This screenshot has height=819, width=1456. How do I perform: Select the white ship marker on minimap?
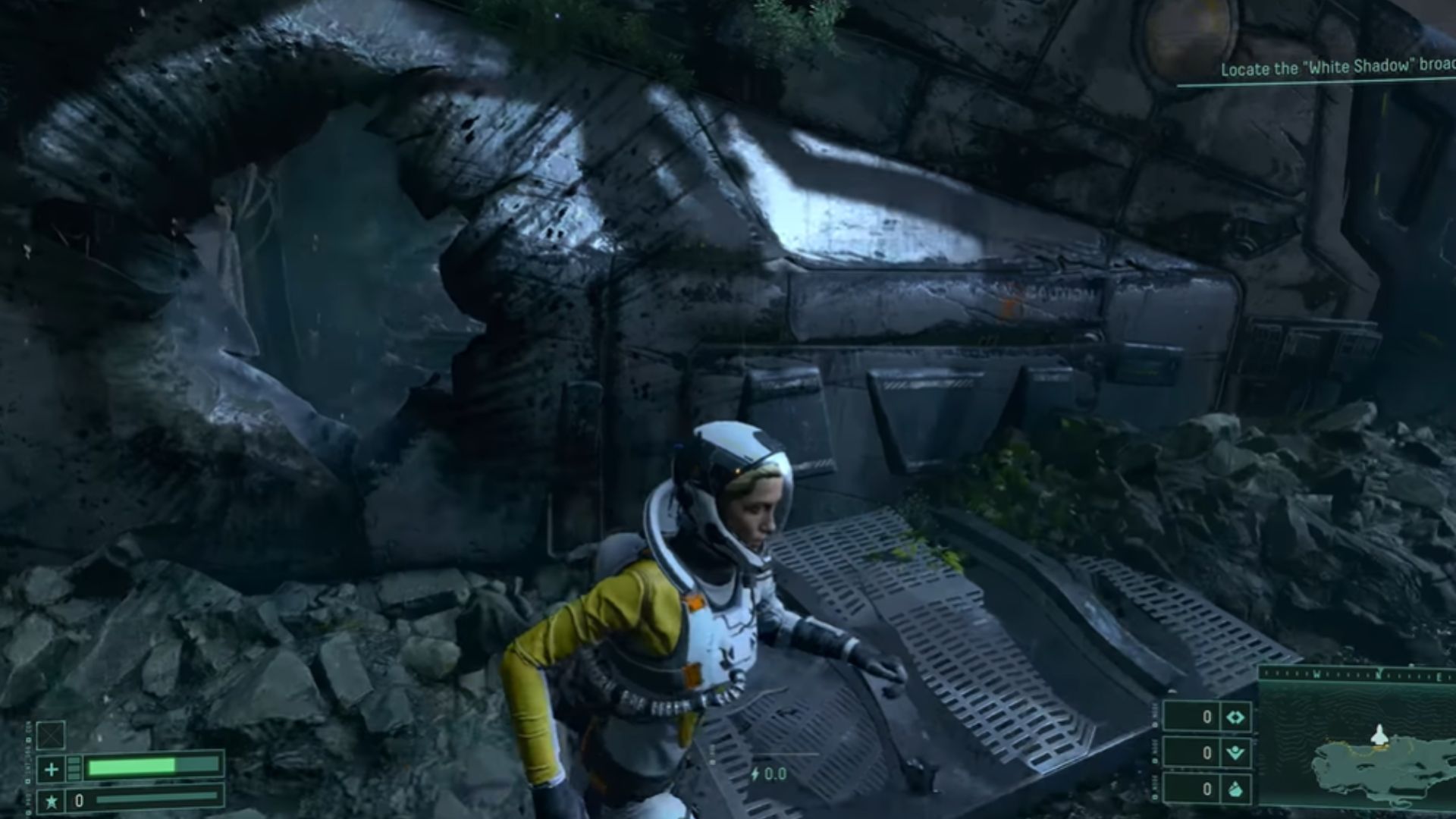tap(1379, 734)
